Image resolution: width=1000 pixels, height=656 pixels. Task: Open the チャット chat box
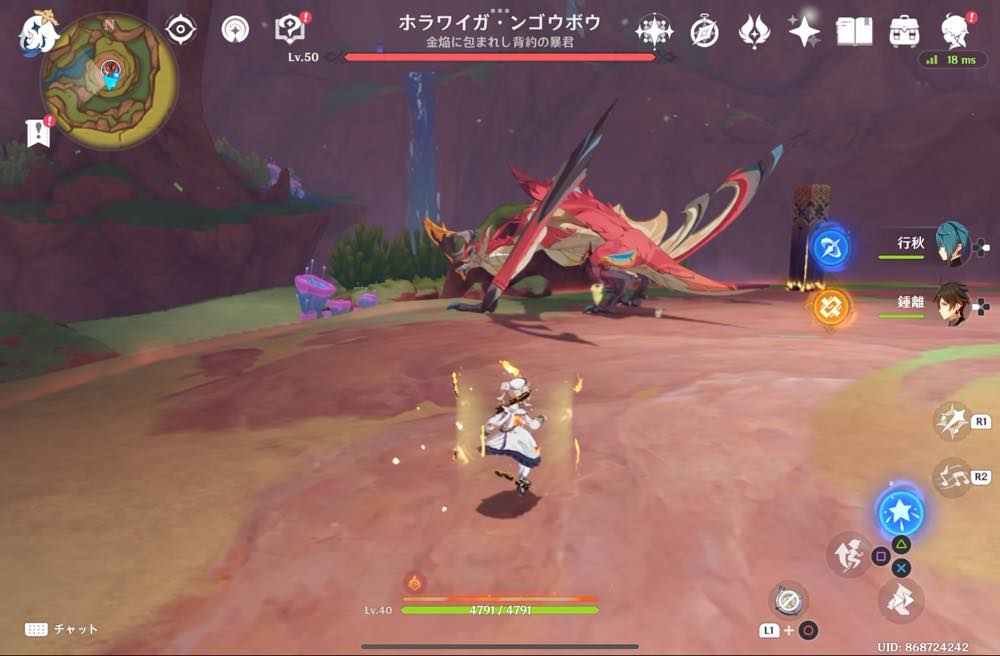pyautogui.click(x=62, y=629)
